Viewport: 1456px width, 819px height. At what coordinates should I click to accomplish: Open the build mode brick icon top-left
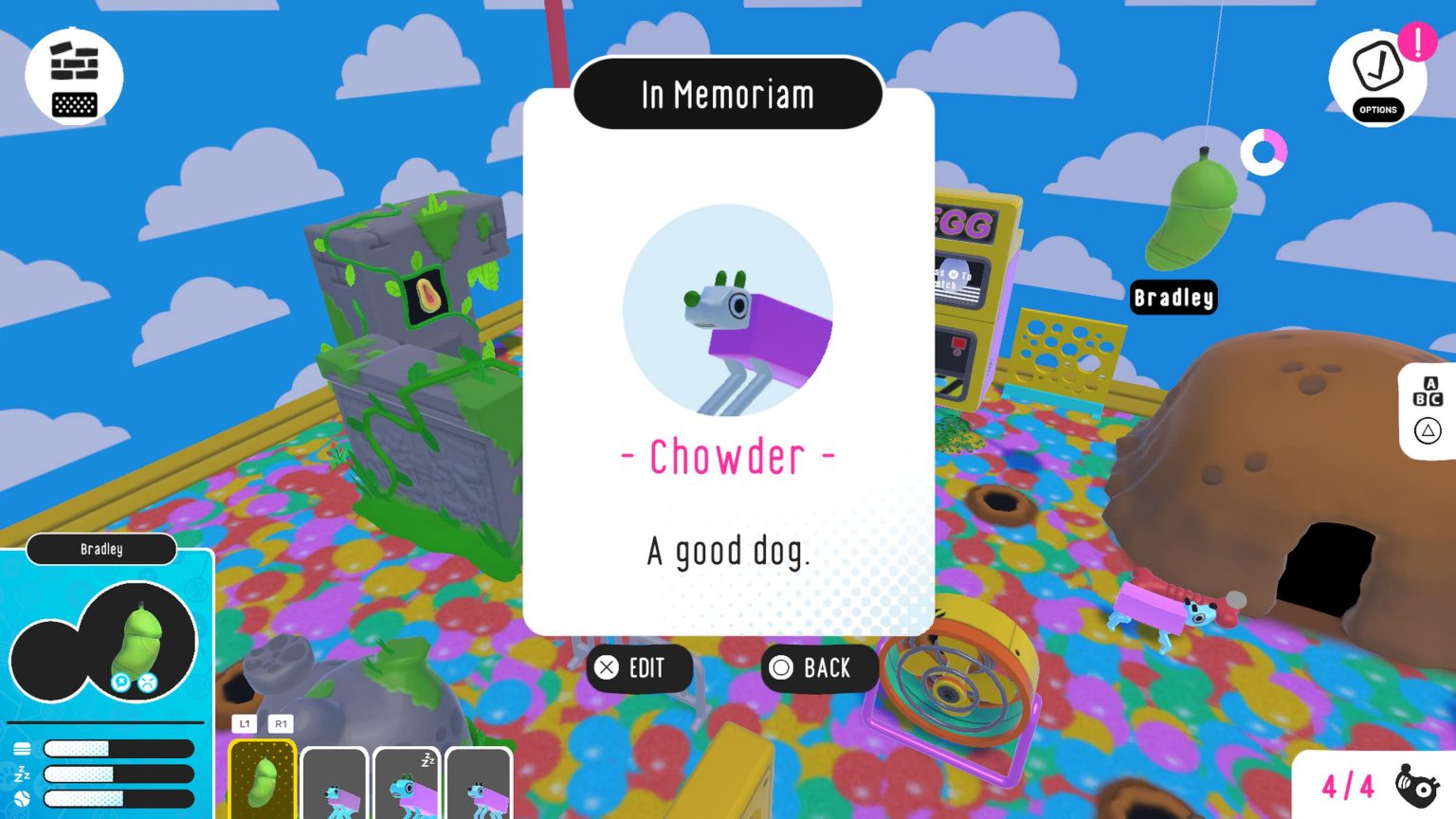(74, 62)
